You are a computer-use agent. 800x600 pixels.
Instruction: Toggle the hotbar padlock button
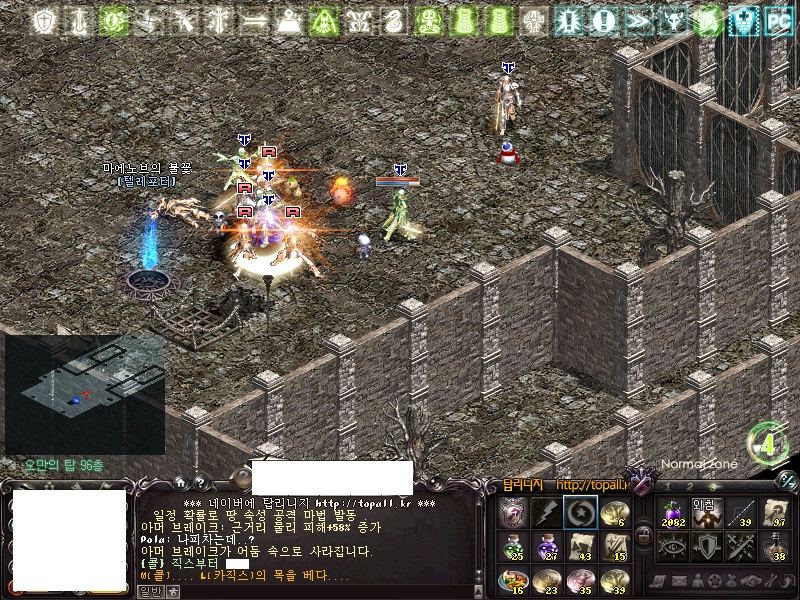(644, 535)
